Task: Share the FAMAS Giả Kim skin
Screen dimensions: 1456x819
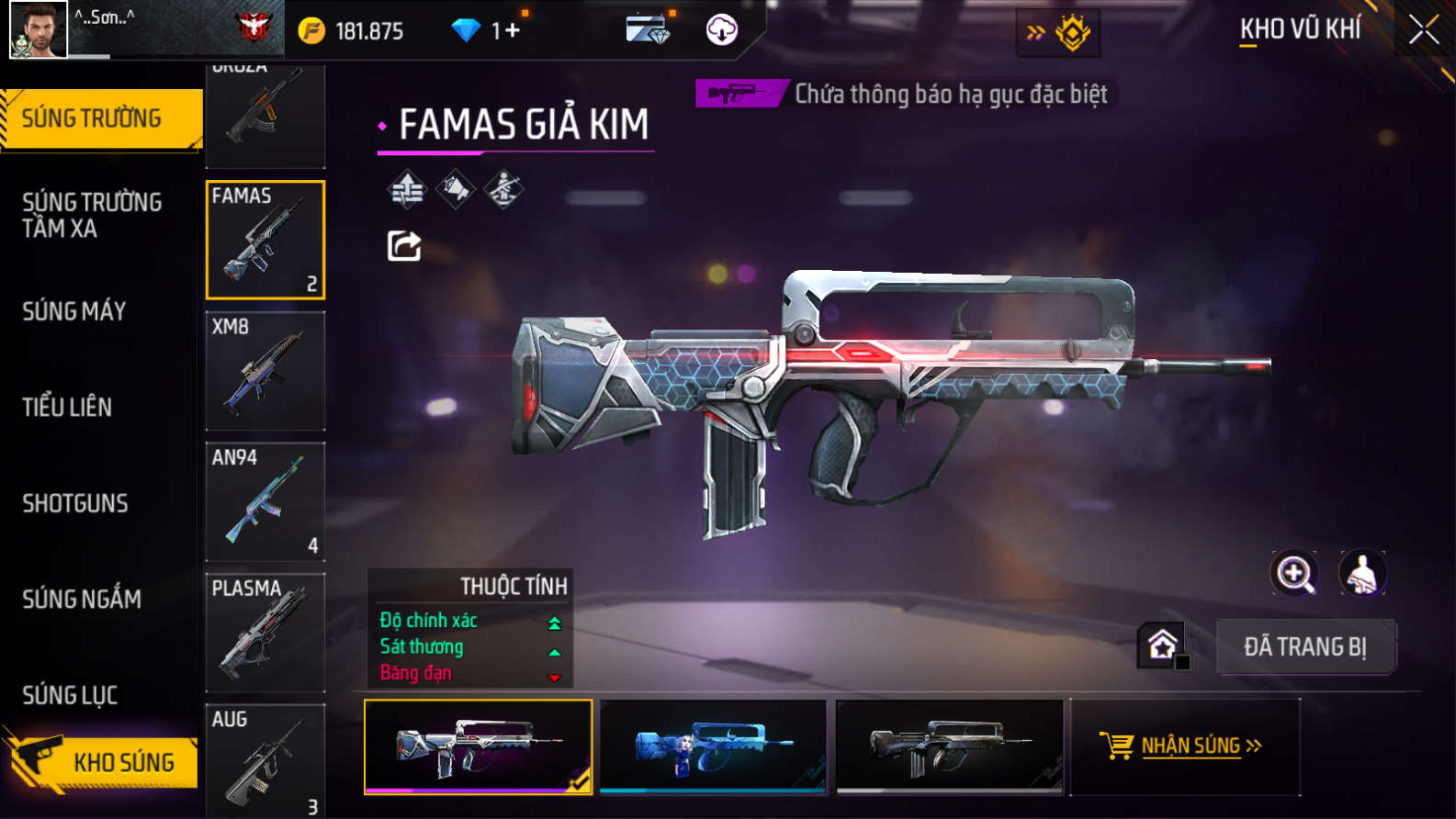Action: click(x=404, y=246)
